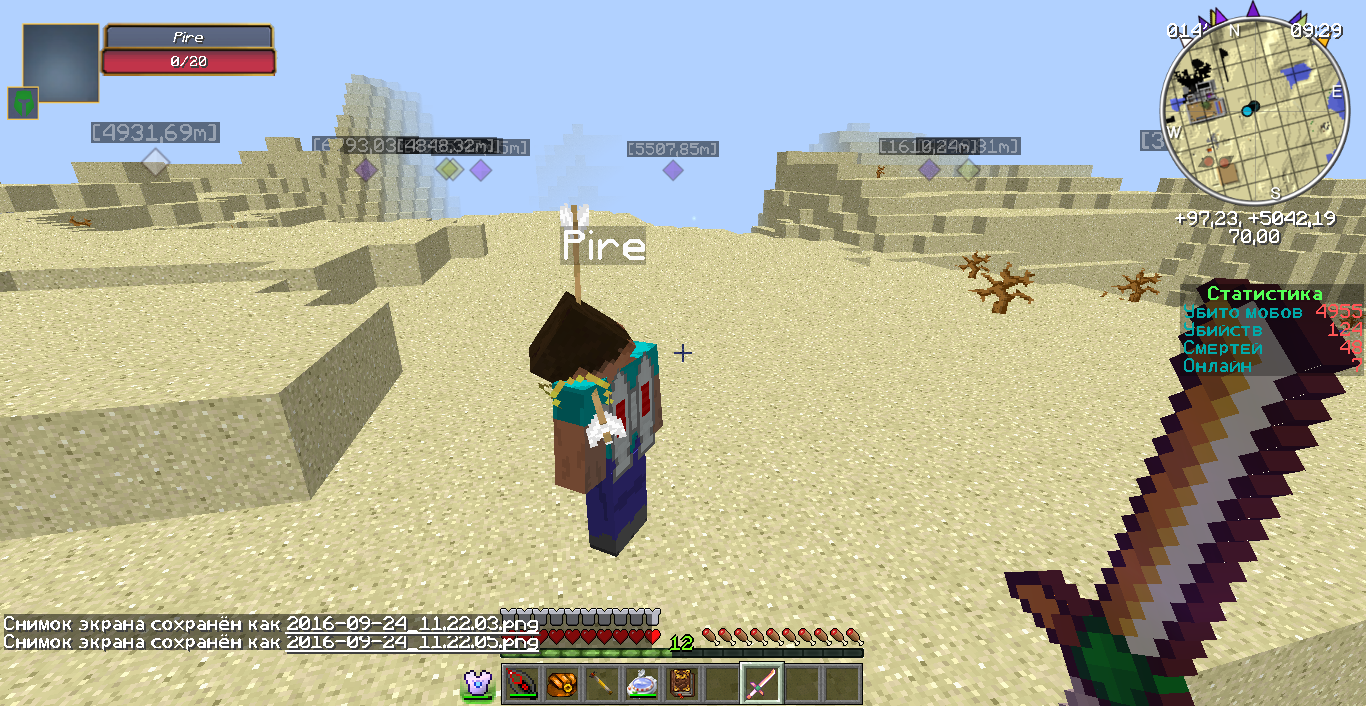The width and height of the screenshot is (1366, 706).
Task: Open the 2016-09-24_11.22.05.png screenshot link
Action: [x=412, y=642]
